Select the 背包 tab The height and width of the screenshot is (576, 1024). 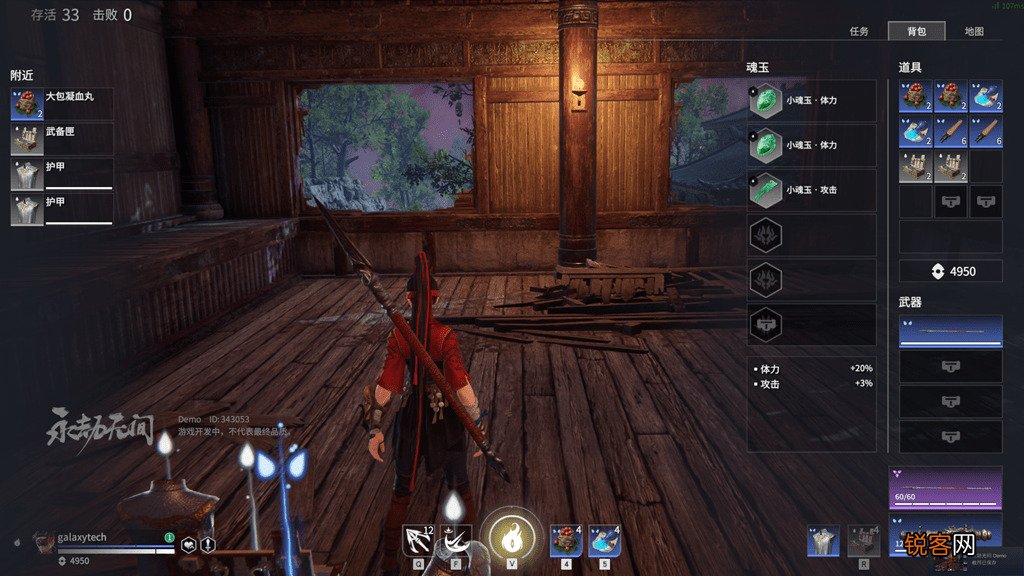click(916, 31)
